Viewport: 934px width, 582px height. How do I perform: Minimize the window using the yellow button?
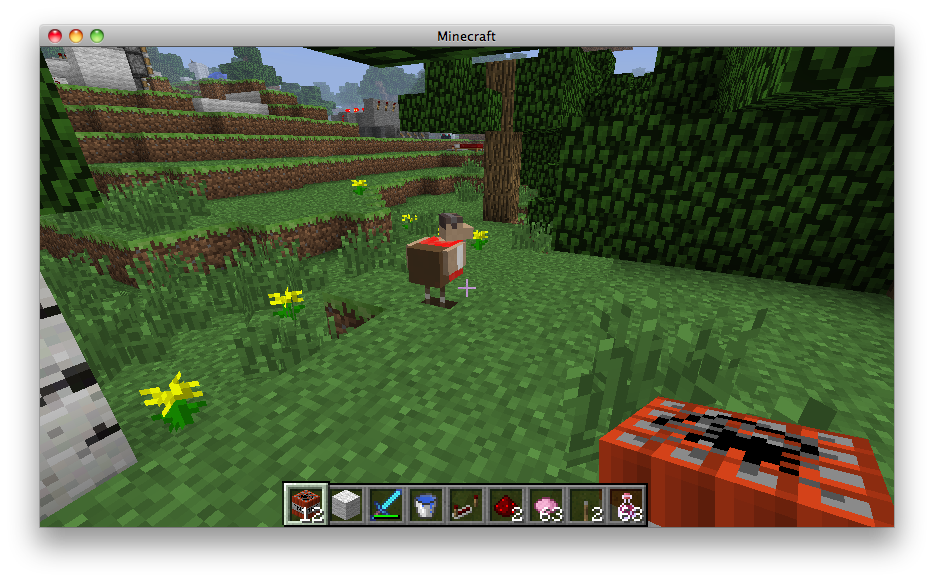[75, 36]
